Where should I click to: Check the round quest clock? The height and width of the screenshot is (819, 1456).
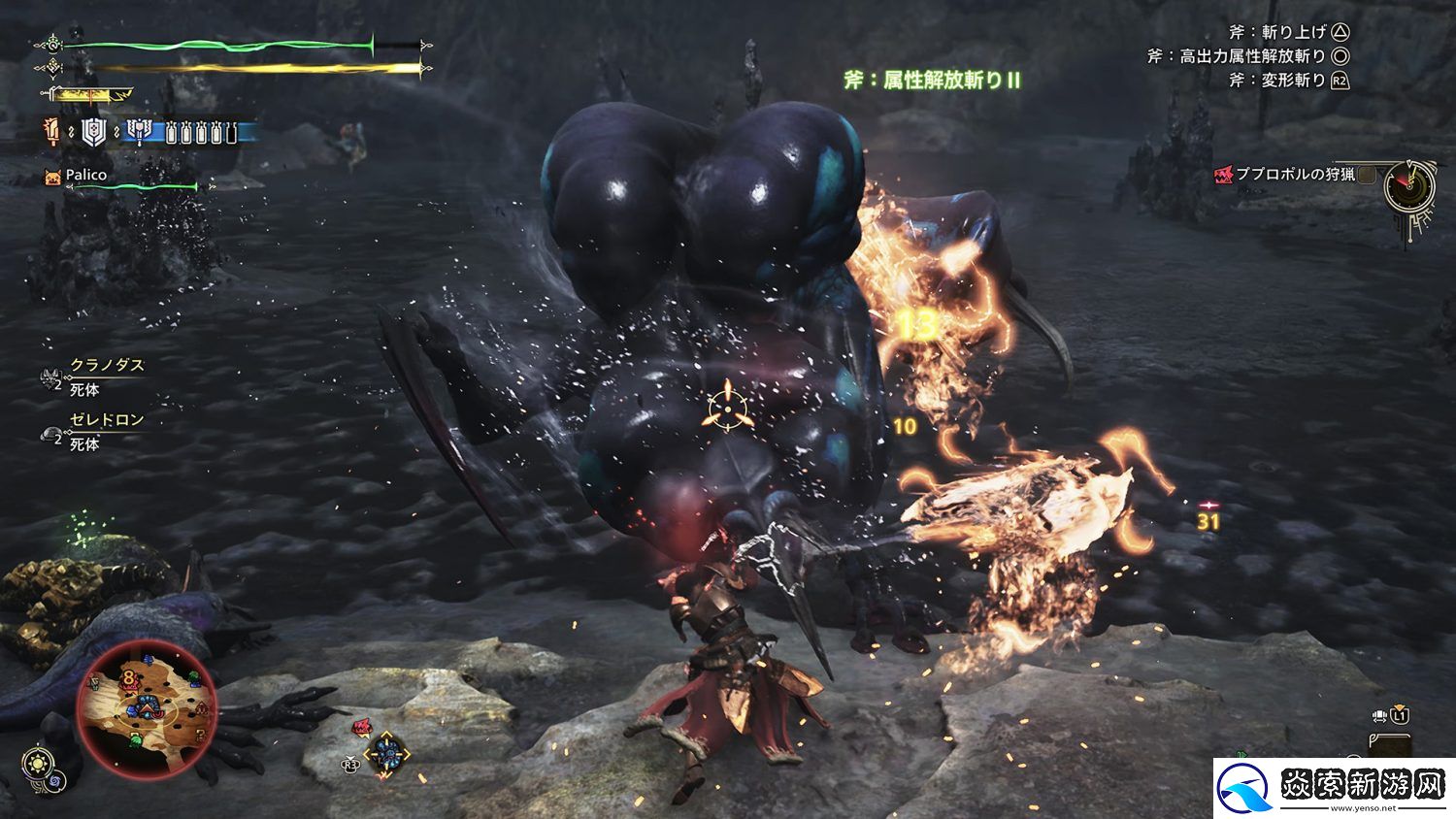(x=1408, y=187)
